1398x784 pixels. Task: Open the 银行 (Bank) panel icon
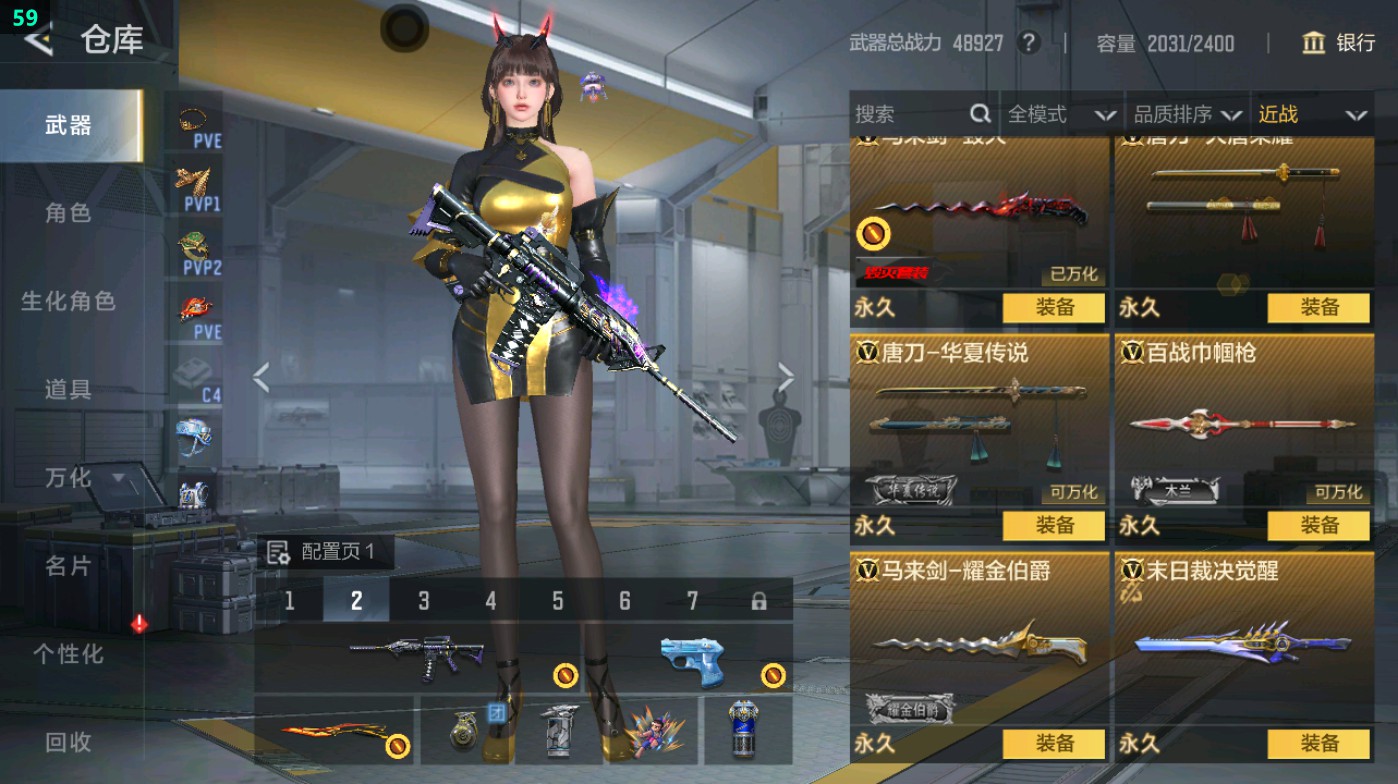pyautogui.click(x=1314, y=43)
